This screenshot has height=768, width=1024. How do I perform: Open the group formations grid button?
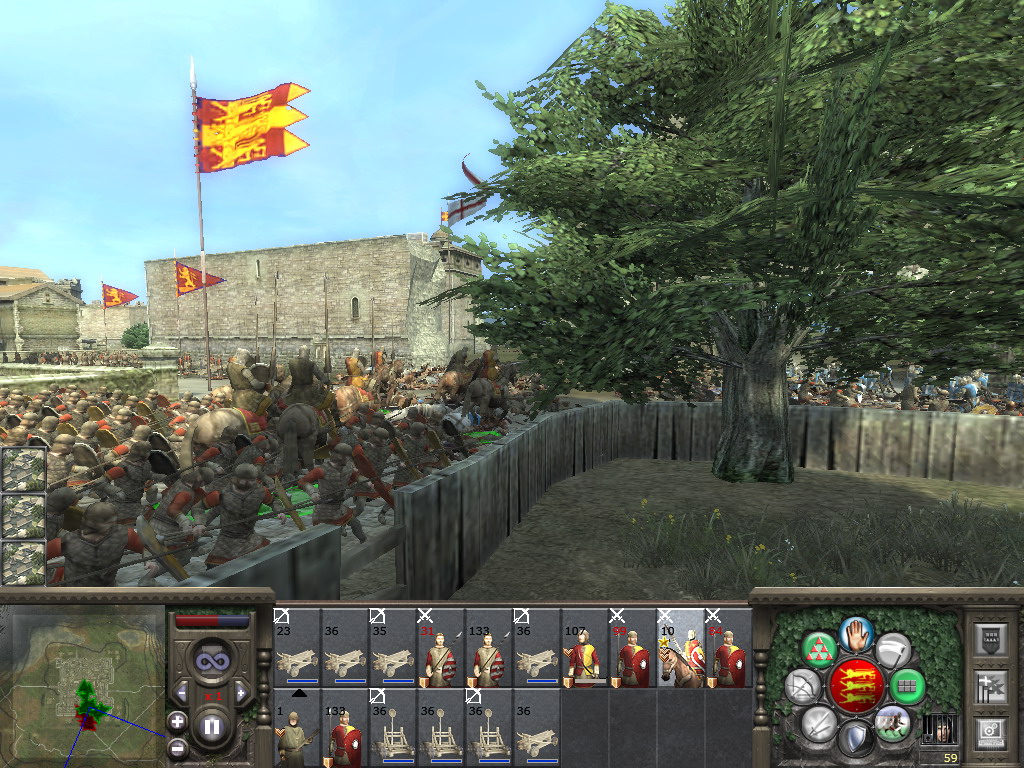point(908,687)
